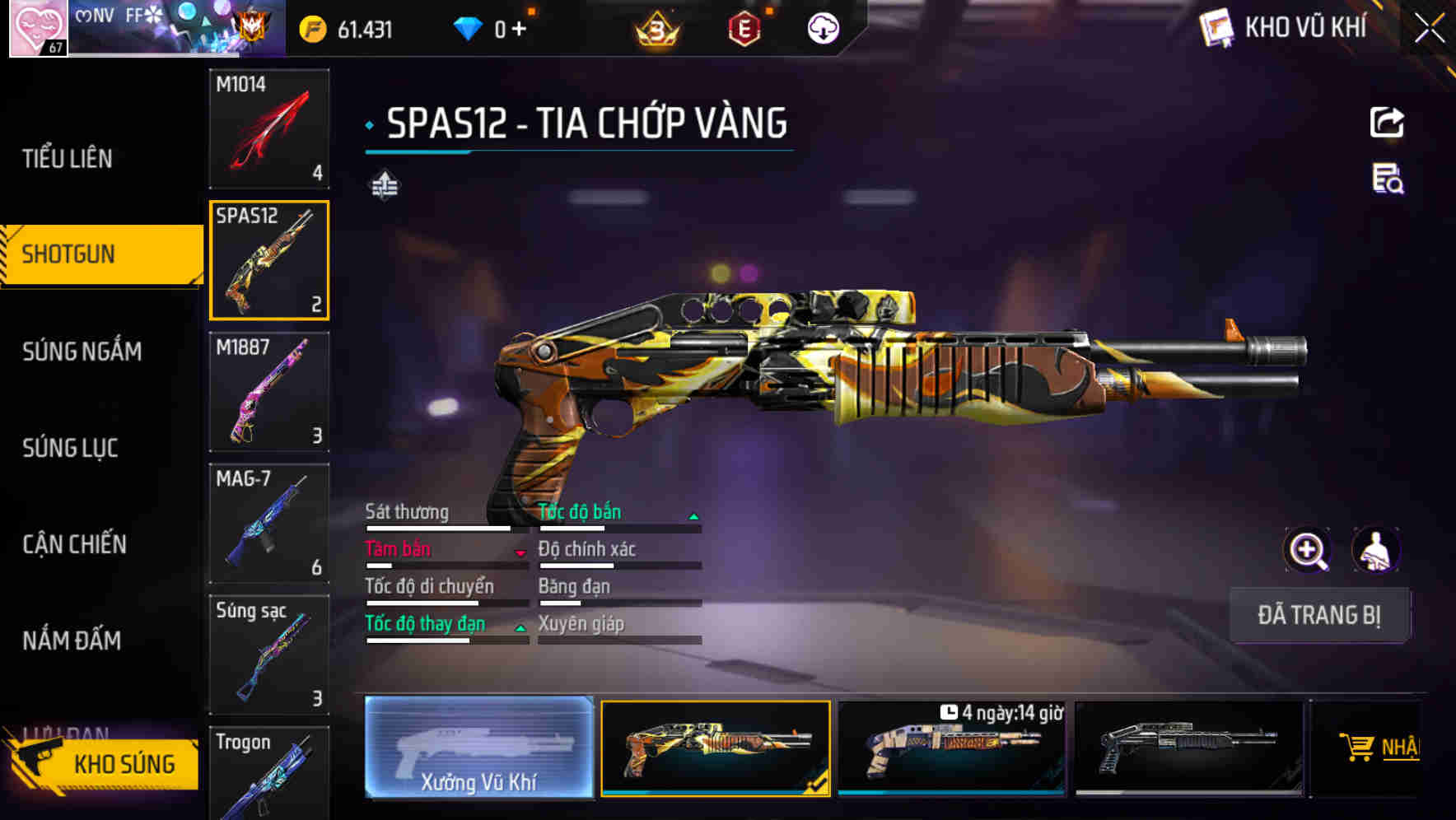Select the M1014 weapon tile
Screen dimensions: 1456x820
(269, 128)
